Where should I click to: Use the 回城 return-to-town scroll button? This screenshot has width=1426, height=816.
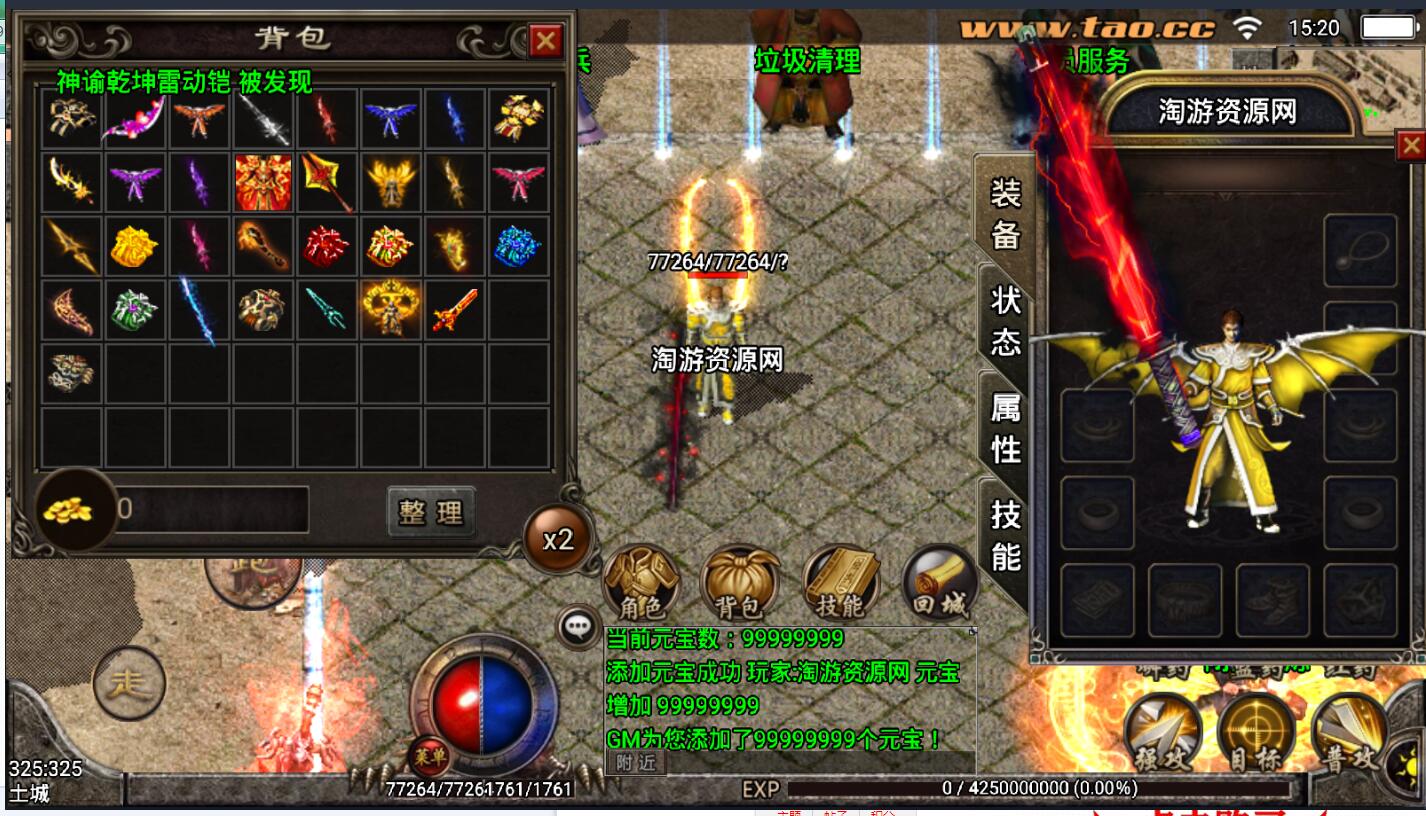coord(938,582)
